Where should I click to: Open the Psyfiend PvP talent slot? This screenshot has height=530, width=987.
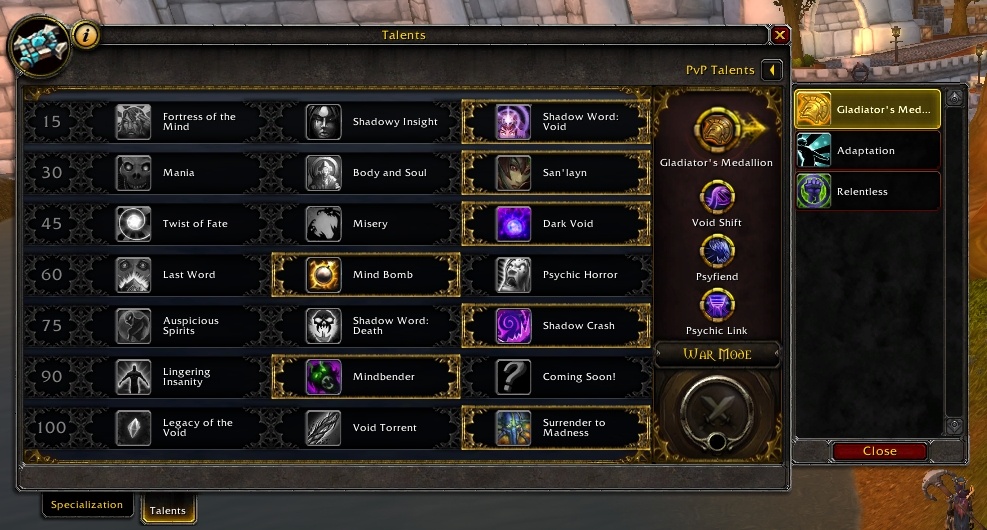pyautogui.click(x=716, y=250)
